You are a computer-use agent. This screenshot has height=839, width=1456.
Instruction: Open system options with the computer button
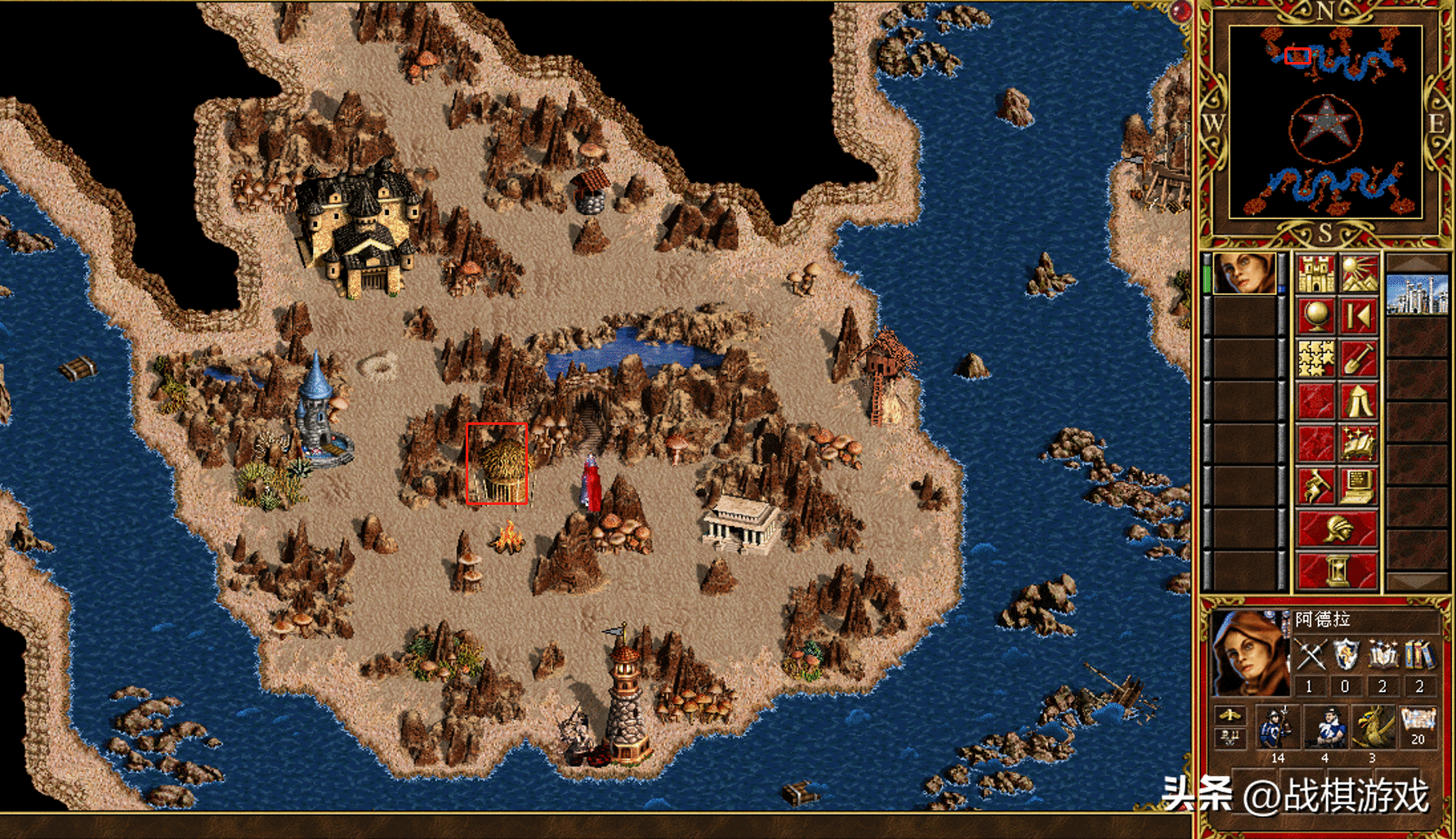tap(1359, 486)
